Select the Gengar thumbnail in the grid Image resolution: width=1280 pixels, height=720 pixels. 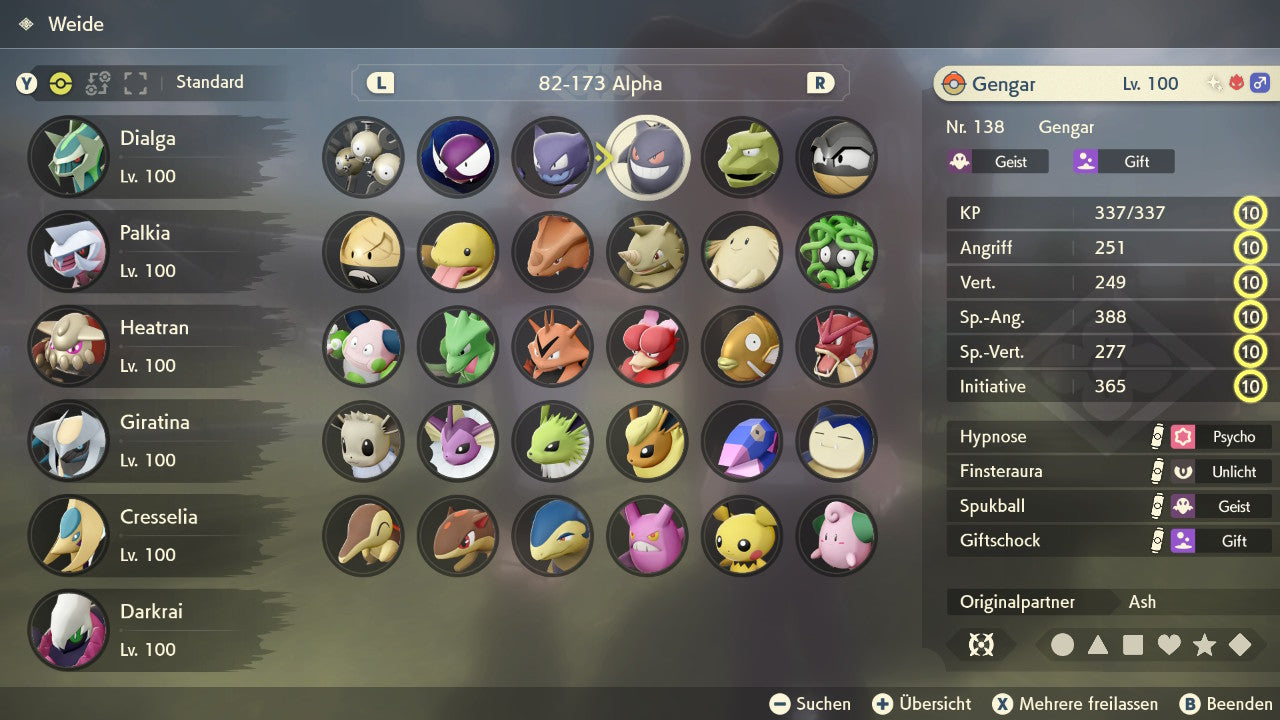647,158
